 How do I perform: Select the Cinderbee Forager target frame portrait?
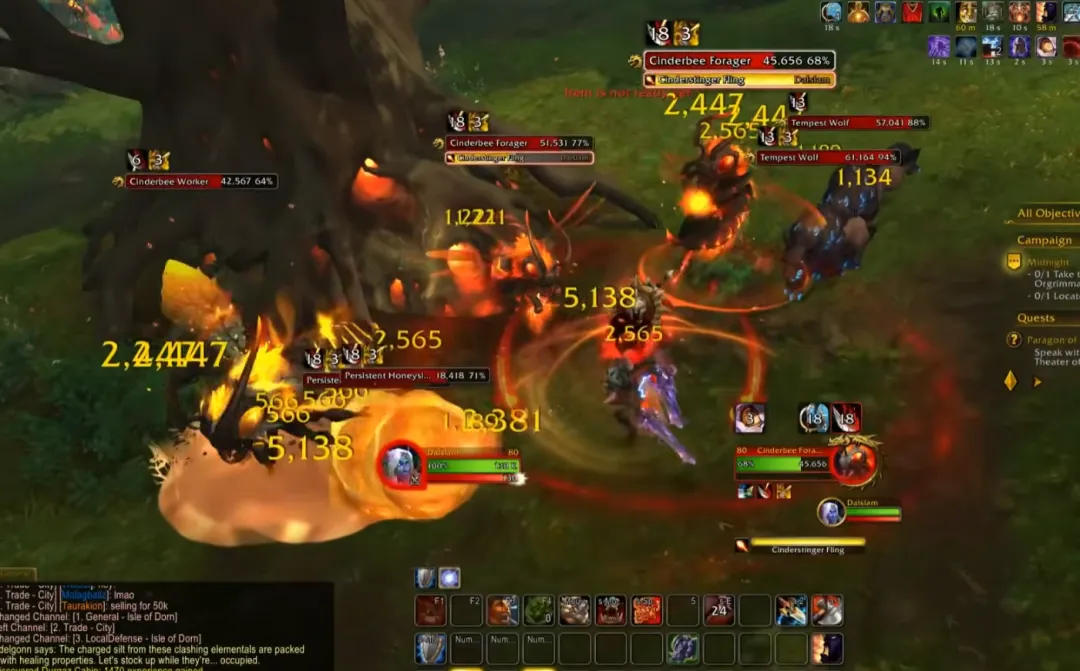pyautogui.click(x=856, y=461)
